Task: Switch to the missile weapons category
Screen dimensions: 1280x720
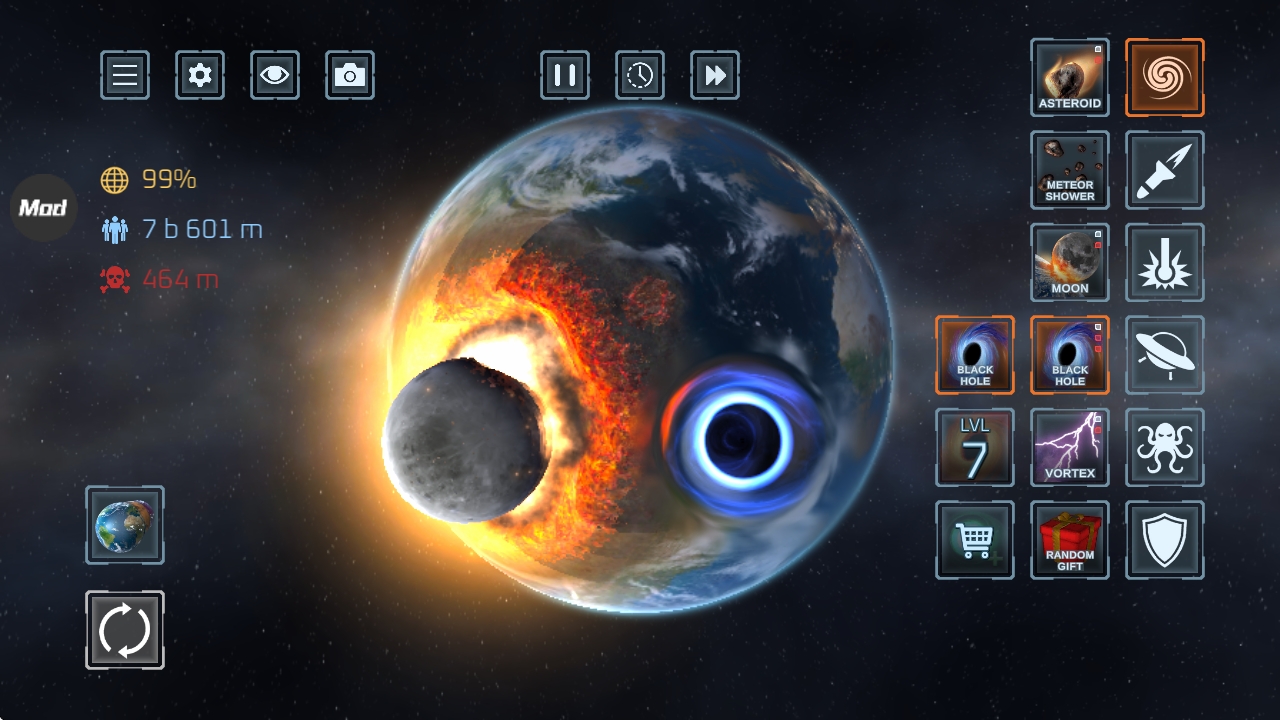Action: tap(1165, 170)
